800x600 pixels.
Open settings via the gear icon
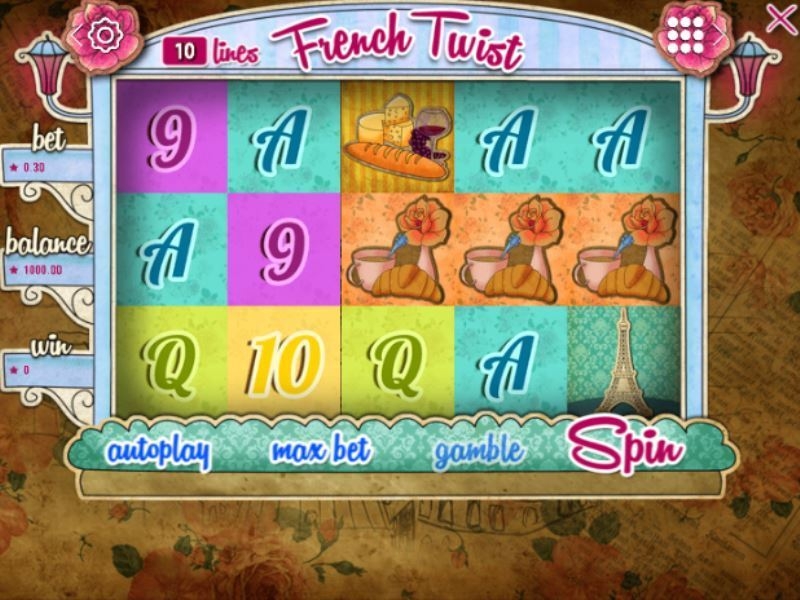click(x=103, y=35)
